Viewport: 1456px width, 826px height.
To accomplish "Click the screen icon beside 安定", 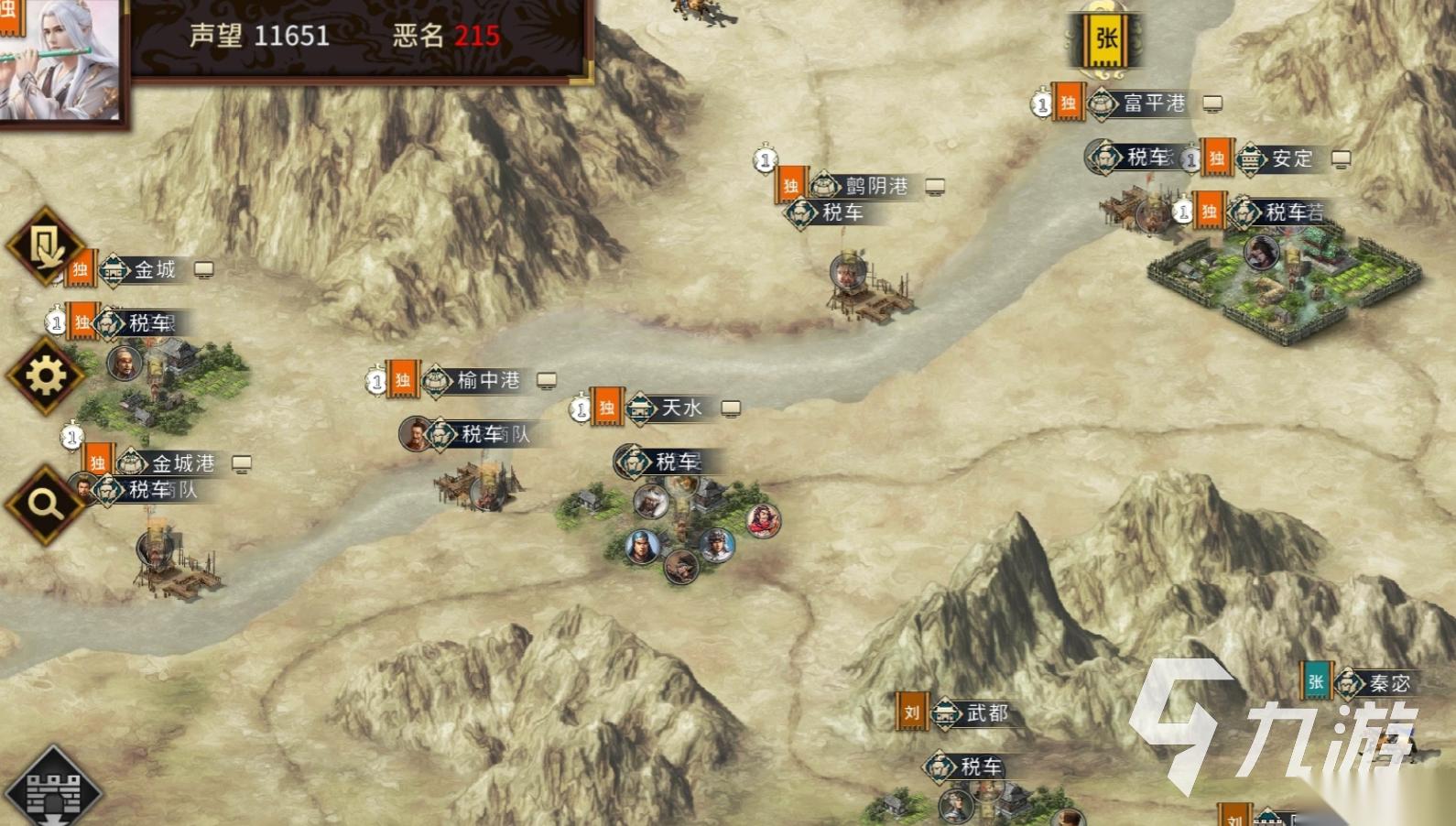I will click(x=1341, y=159).
